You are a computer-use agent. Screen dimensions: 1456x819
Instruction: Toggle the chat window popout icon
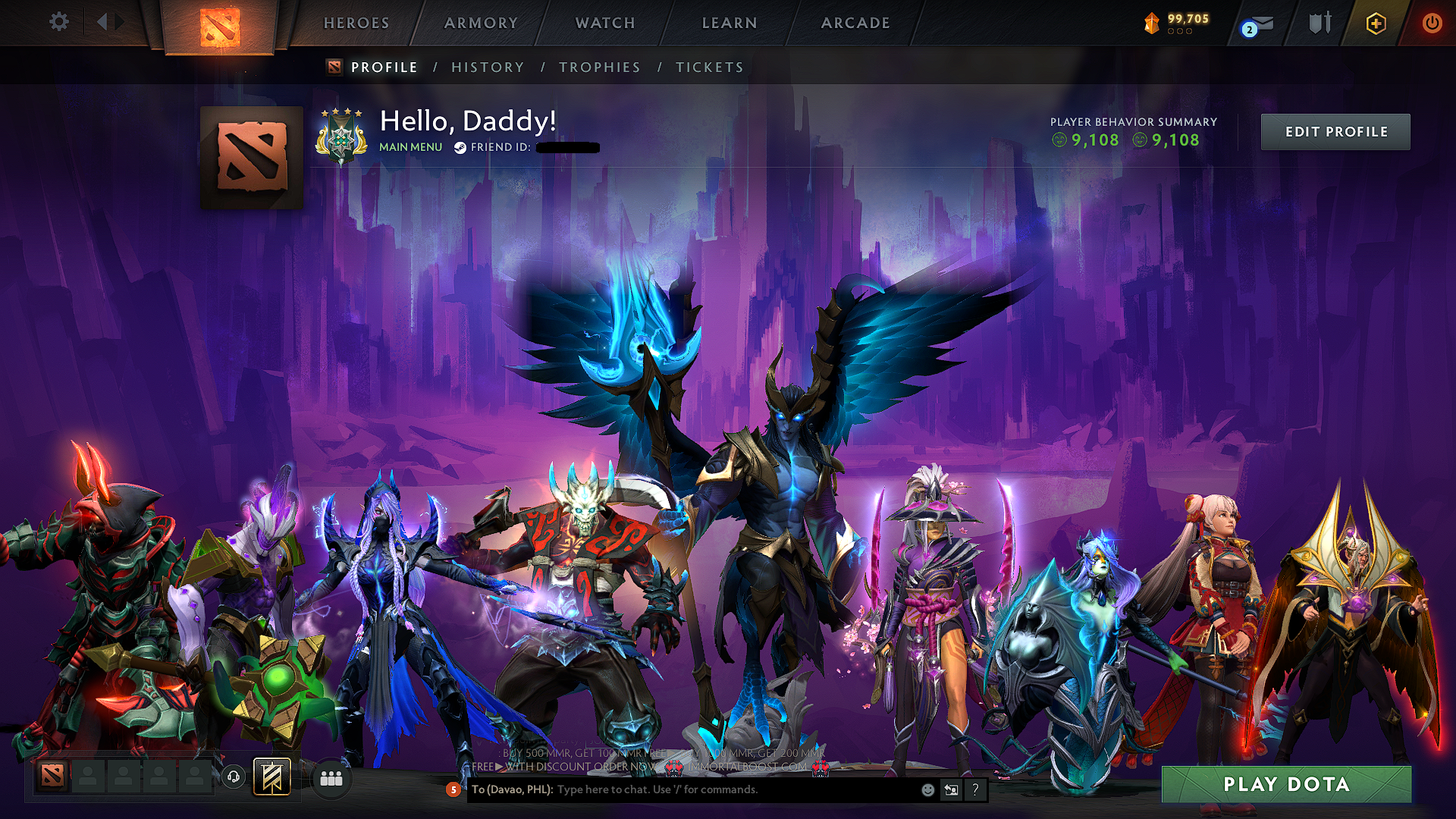point(951,790)
